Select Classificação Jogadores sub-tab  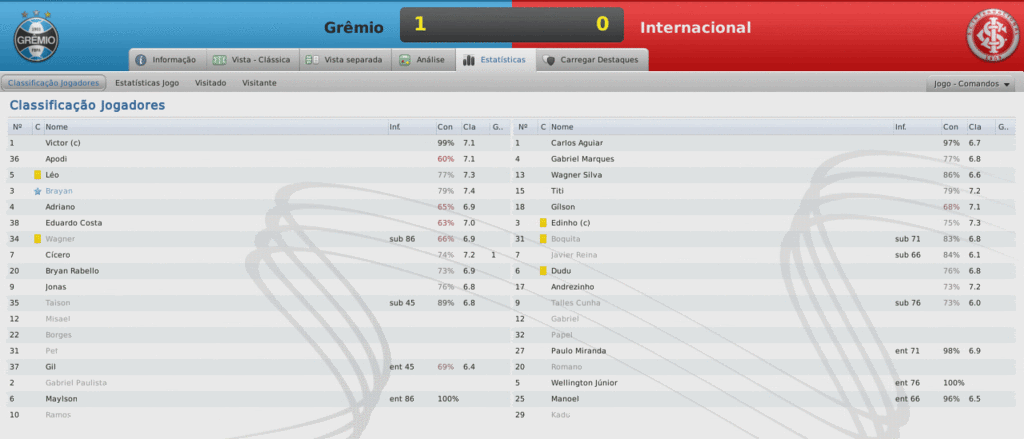[x=54, y=83]
